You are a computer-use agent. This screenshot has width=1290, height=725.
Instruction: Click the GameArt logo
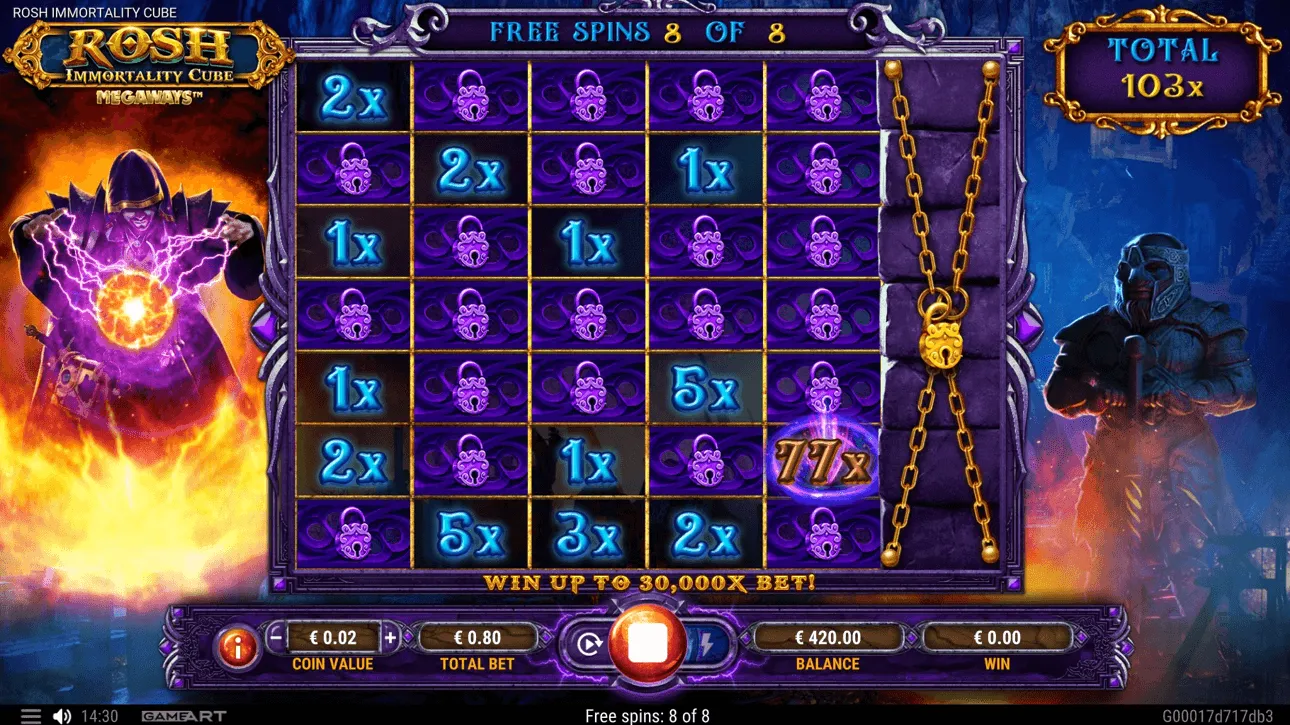click(185, 716)
